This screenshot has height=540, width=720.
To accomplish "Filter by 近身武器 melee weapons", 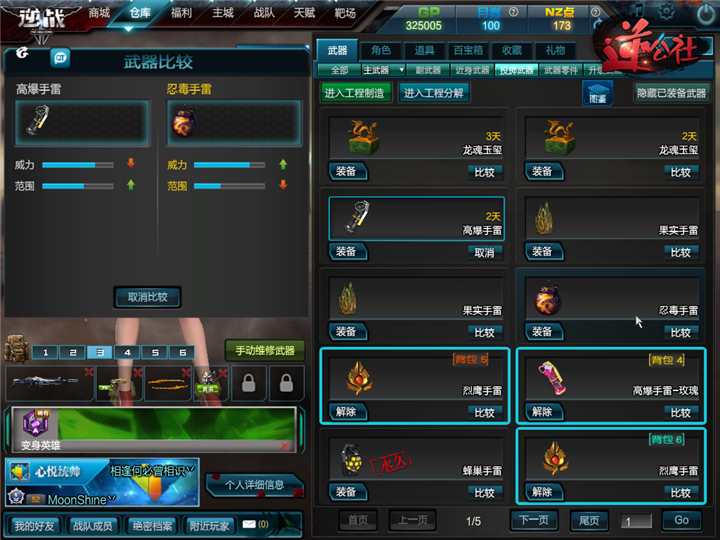I will tap(473, 70).
